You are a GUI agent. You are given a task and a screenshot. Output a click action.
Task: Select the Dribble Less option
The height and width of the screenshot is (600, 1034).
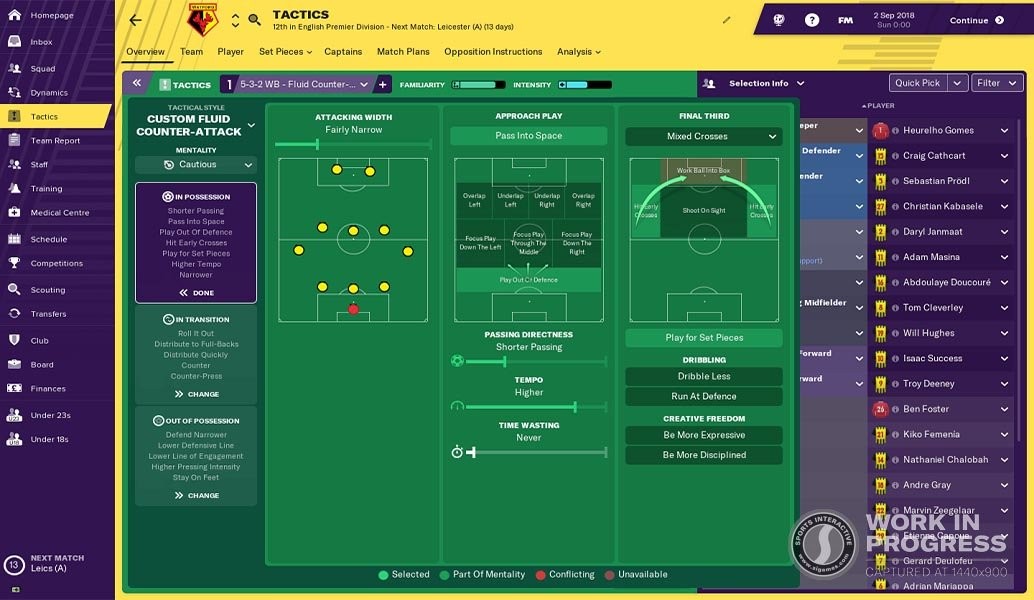703,377
